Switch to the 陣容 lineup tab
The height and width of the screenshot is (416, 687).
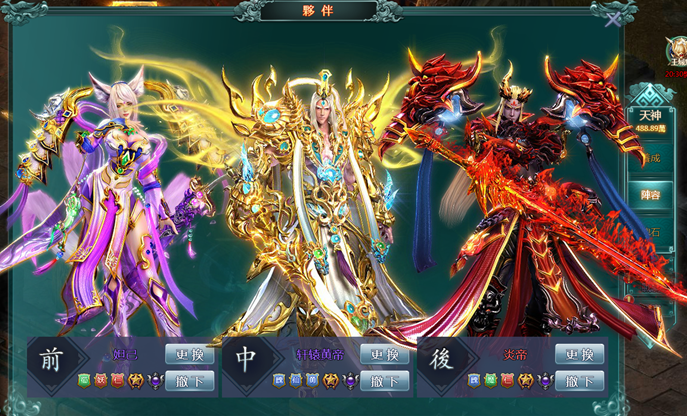[651, 194]
